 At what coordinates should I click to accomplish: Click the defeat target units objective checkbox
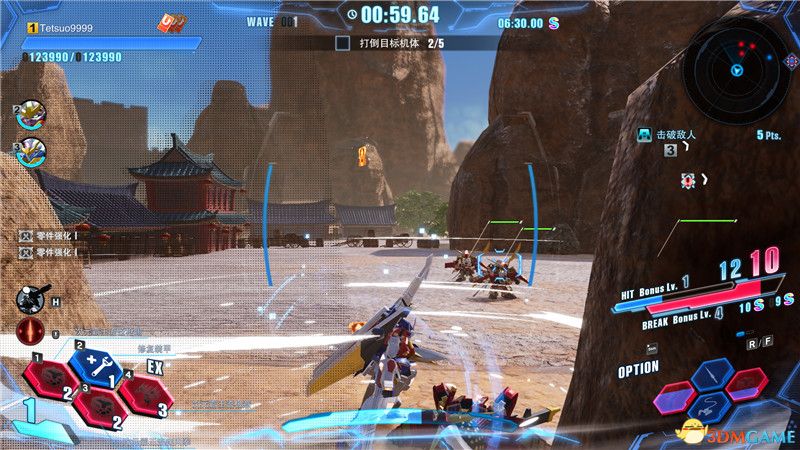pyautogui.click(x=342, y=44)
